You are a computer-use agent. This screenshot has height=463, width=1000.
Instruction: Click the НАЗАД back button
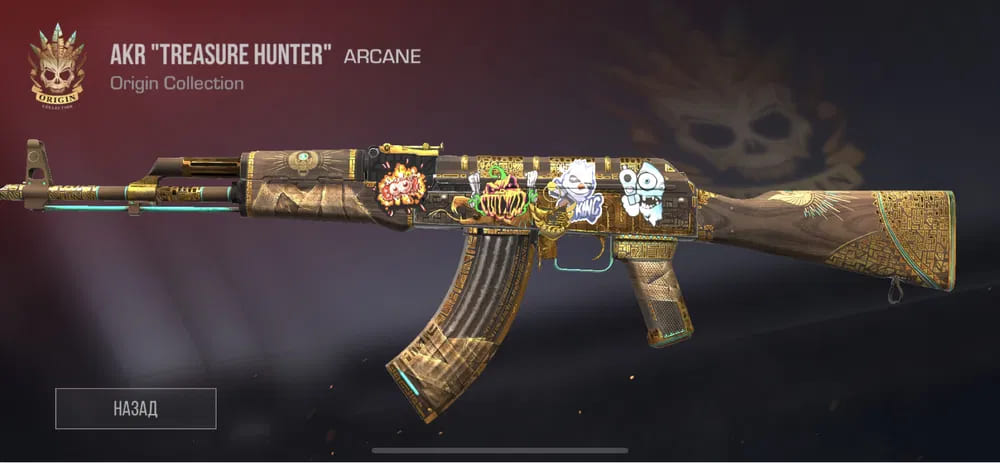pos(136,408)
